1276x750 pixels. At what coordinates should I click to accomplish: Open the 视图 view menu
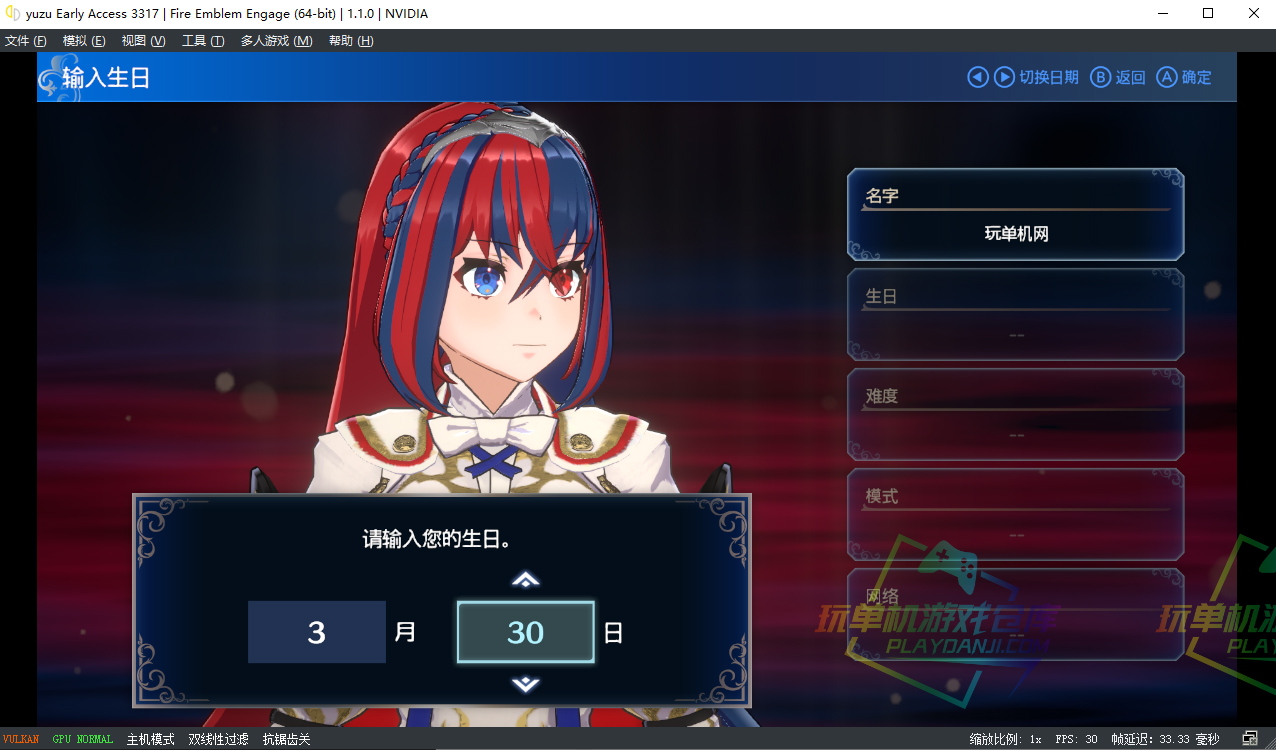click(143, 41)
